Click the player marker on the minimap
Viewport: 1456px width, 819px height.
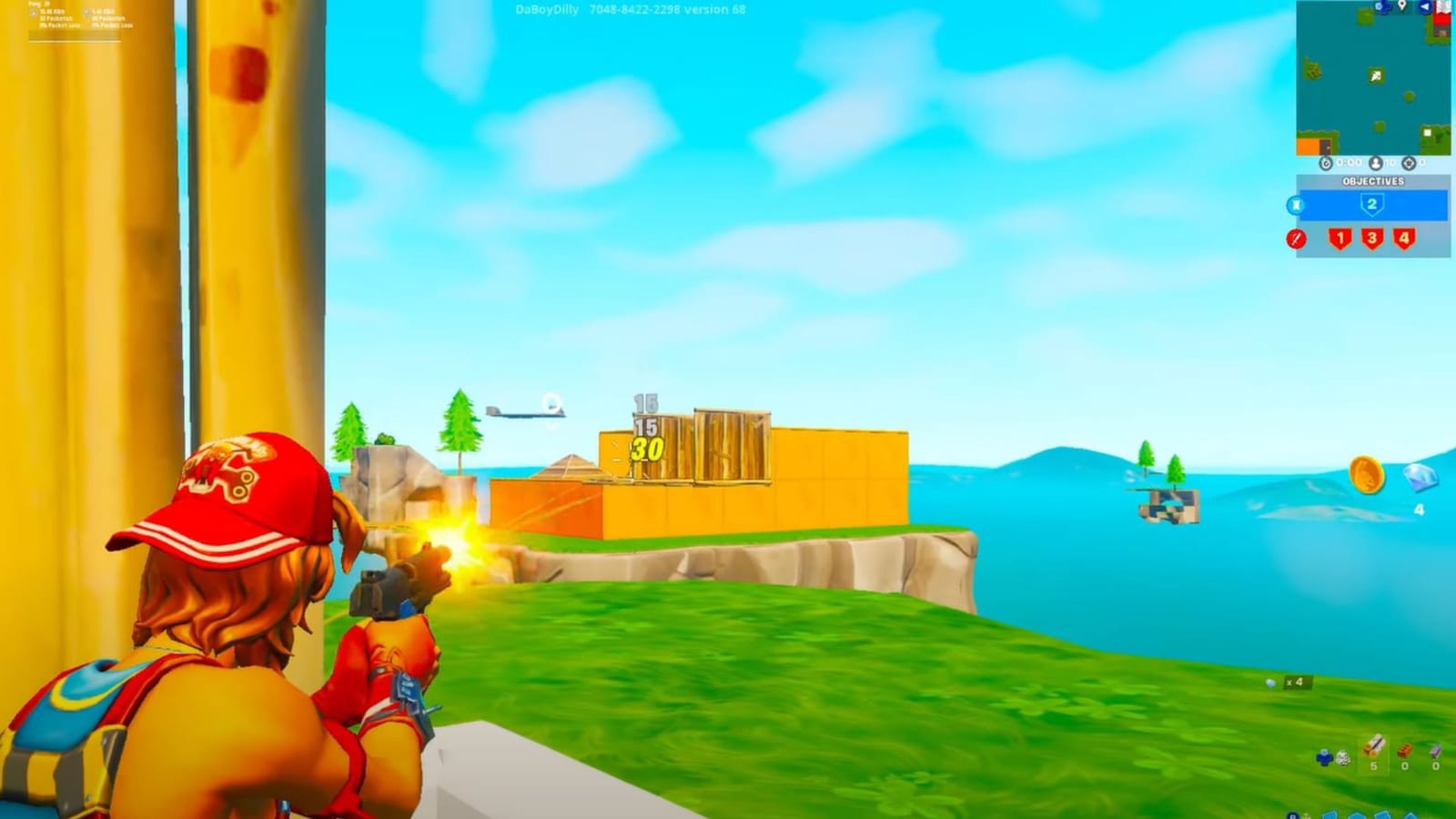(1376, 76)
